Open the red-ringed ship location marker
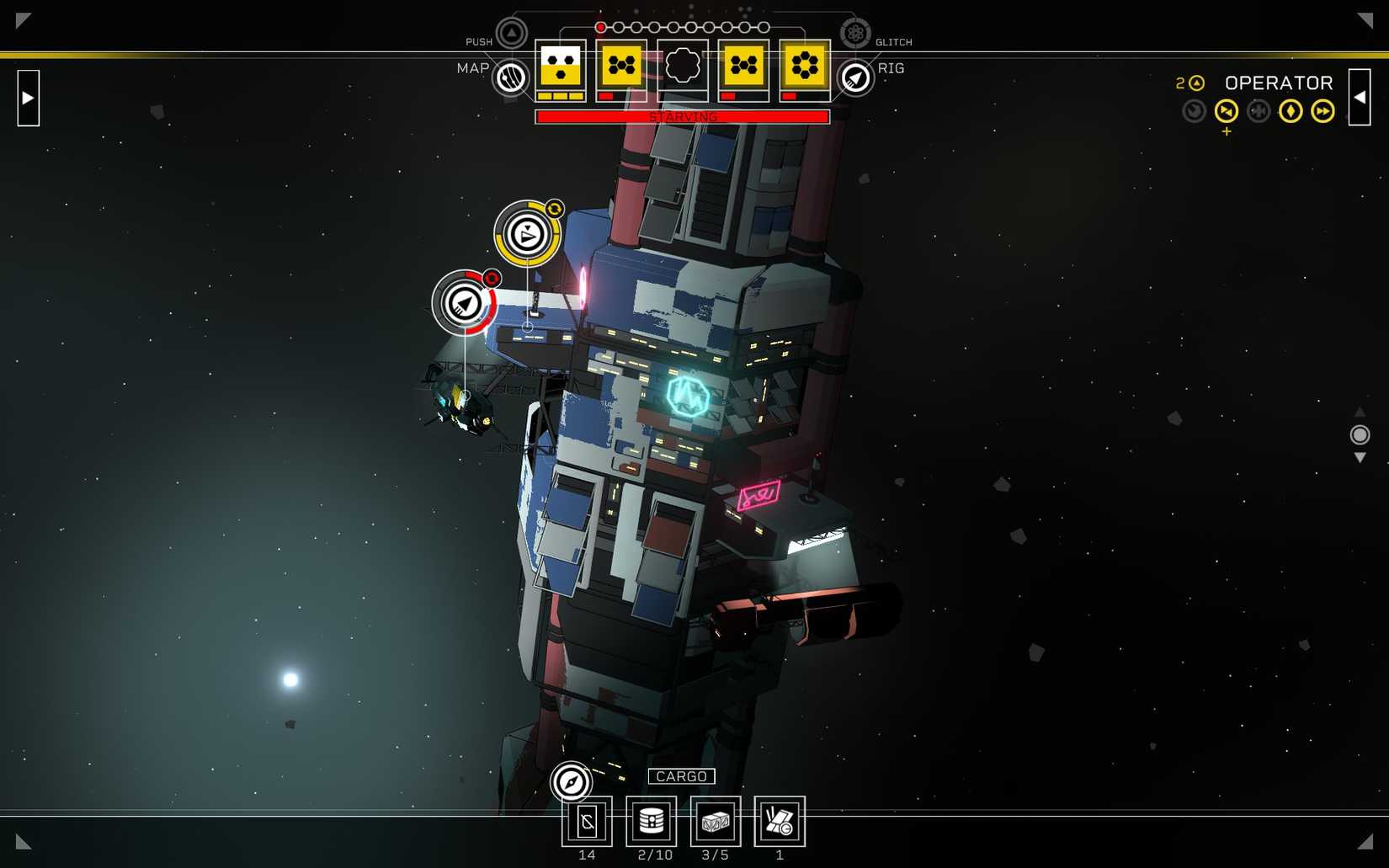Screen dimensions: 1389x868 [464, 303]
